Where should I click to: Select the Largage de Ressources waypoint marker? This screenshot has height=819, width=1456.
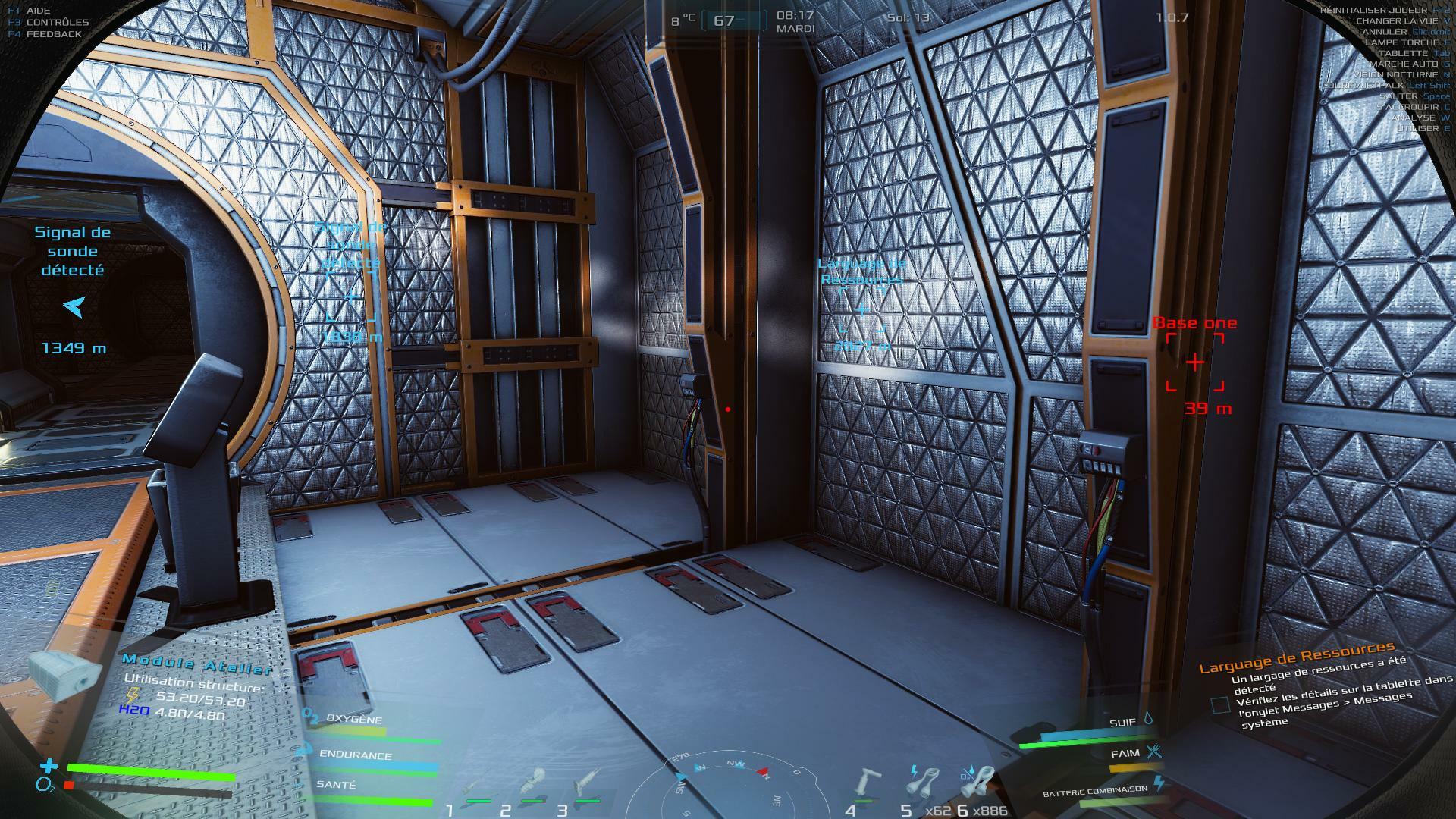[x=862, y=310]
